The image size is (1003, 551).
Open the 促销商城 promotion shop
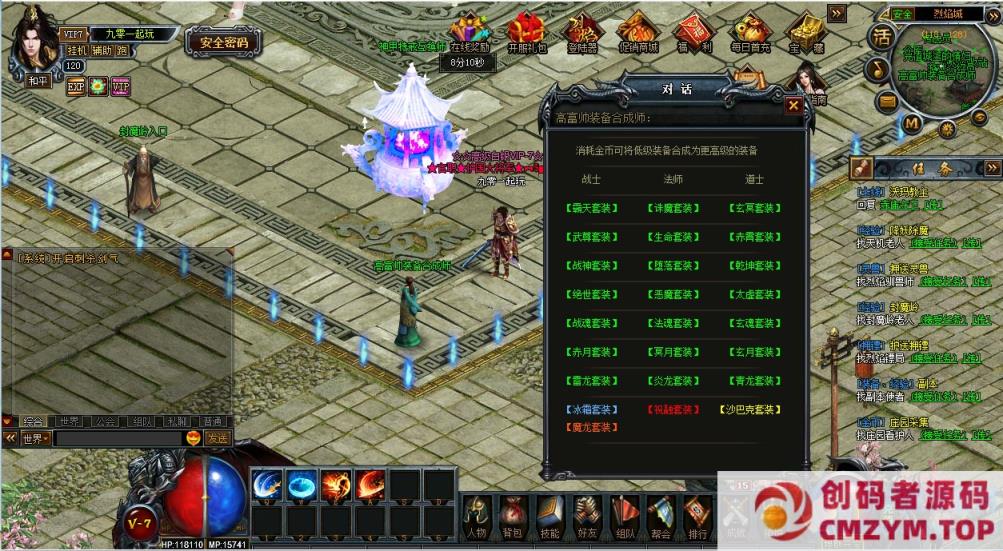[x=638, y=32]
